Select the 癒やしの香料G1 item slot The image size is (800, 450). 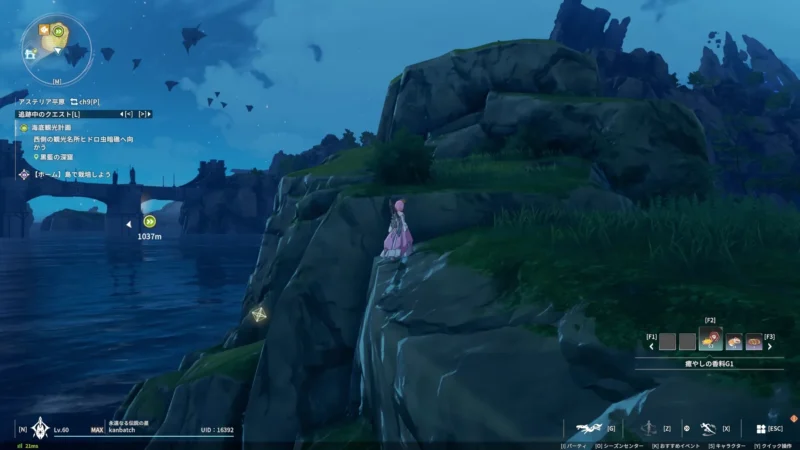click(711, 341)
